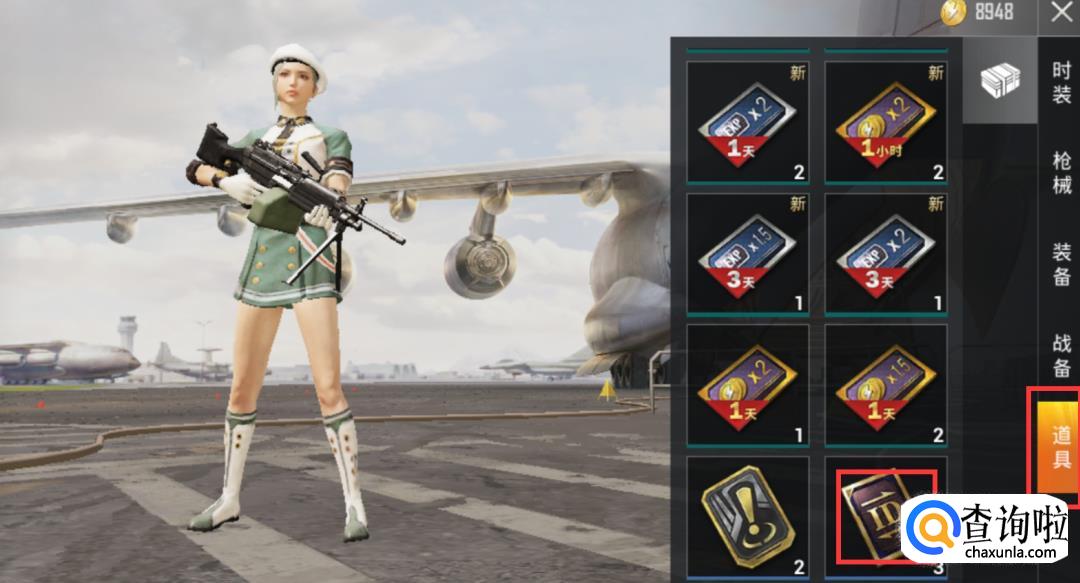Screen dimensions: 1080x583
Task: Click the gold coin currency icon
Action: [x=952, y=12]
